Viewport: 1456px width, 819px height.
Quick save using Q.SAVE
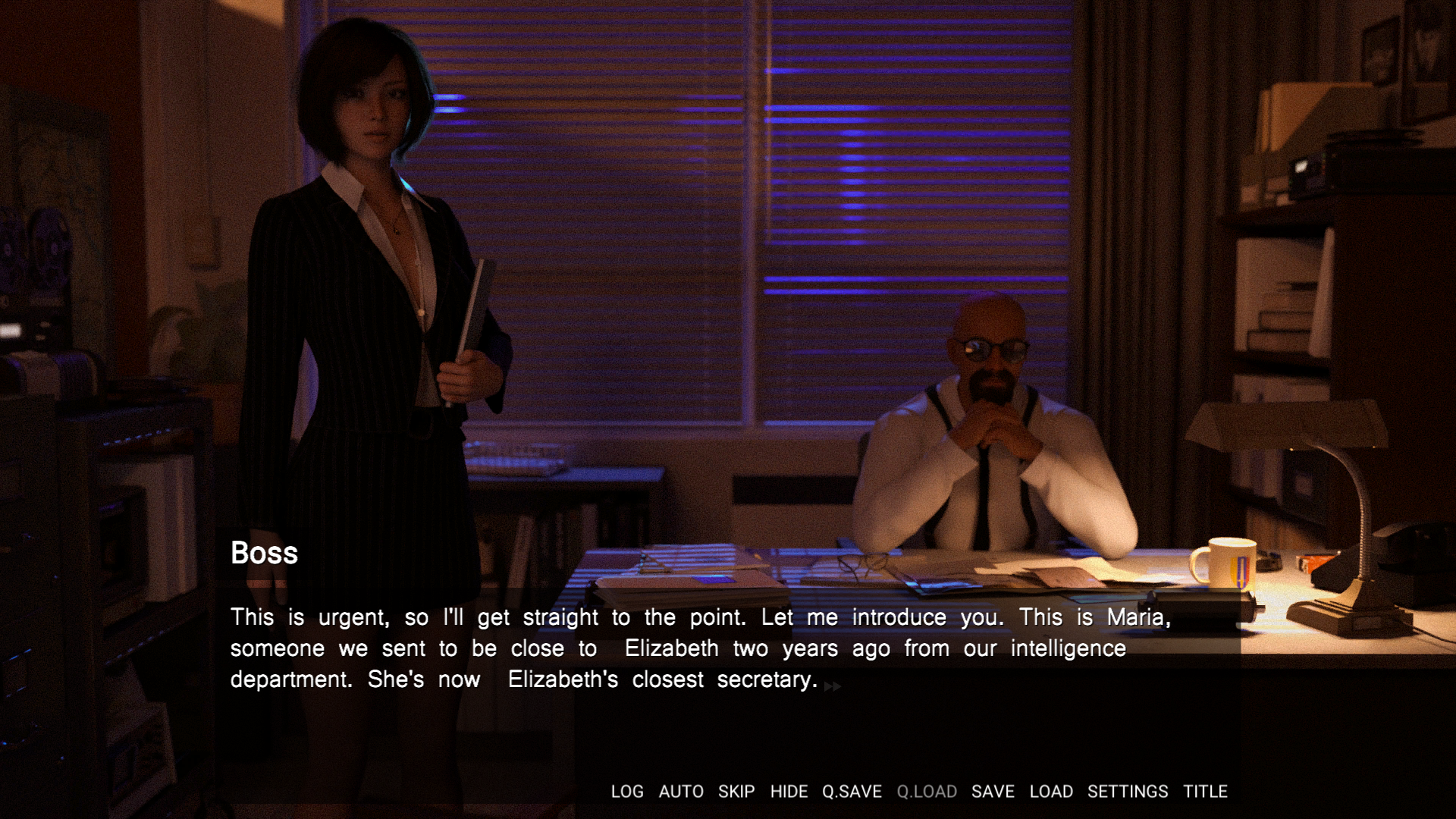(x=852, y=792)
